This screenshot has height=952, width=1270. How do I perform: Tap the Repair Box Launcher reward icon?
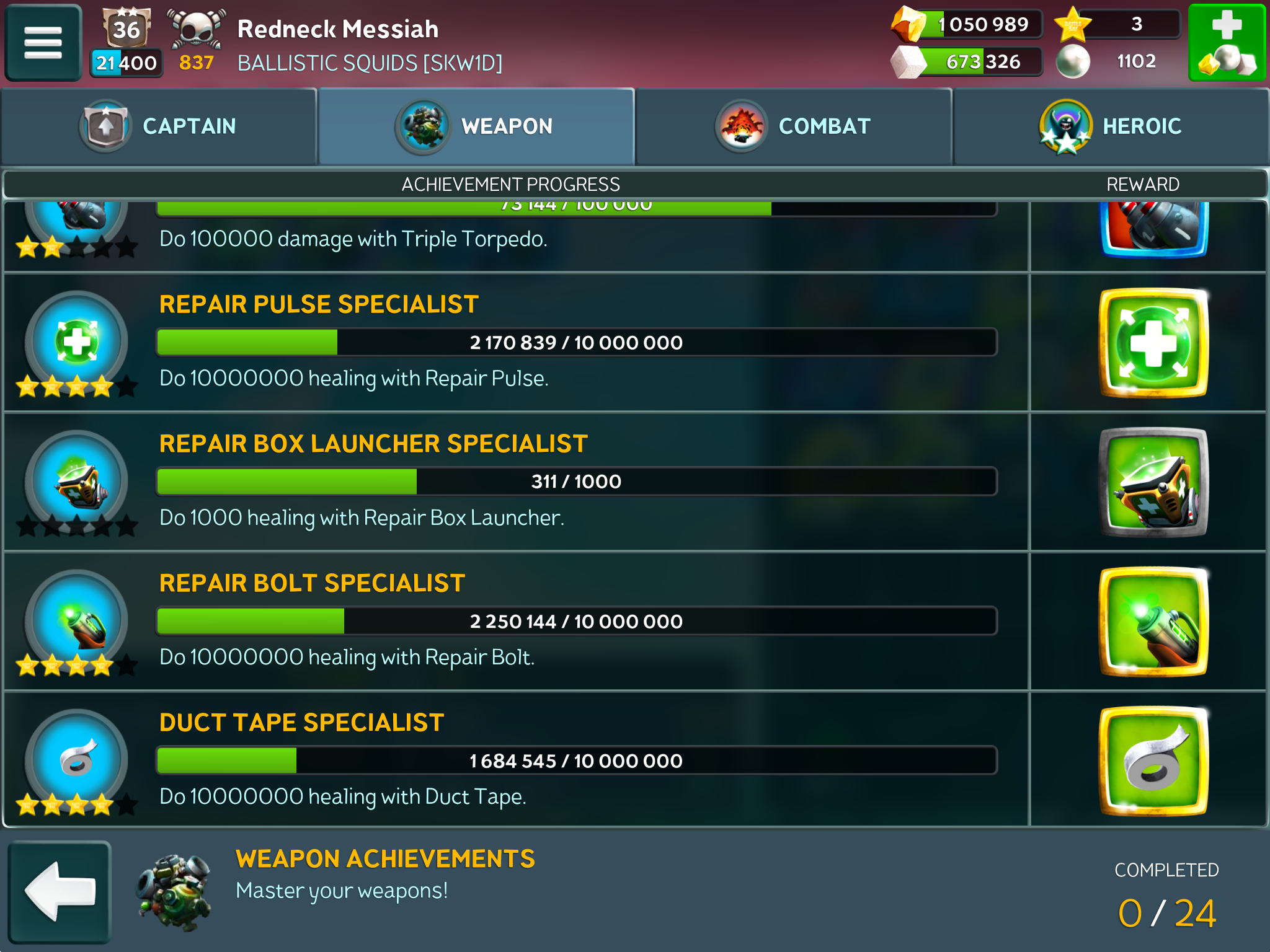(1153, 482)
